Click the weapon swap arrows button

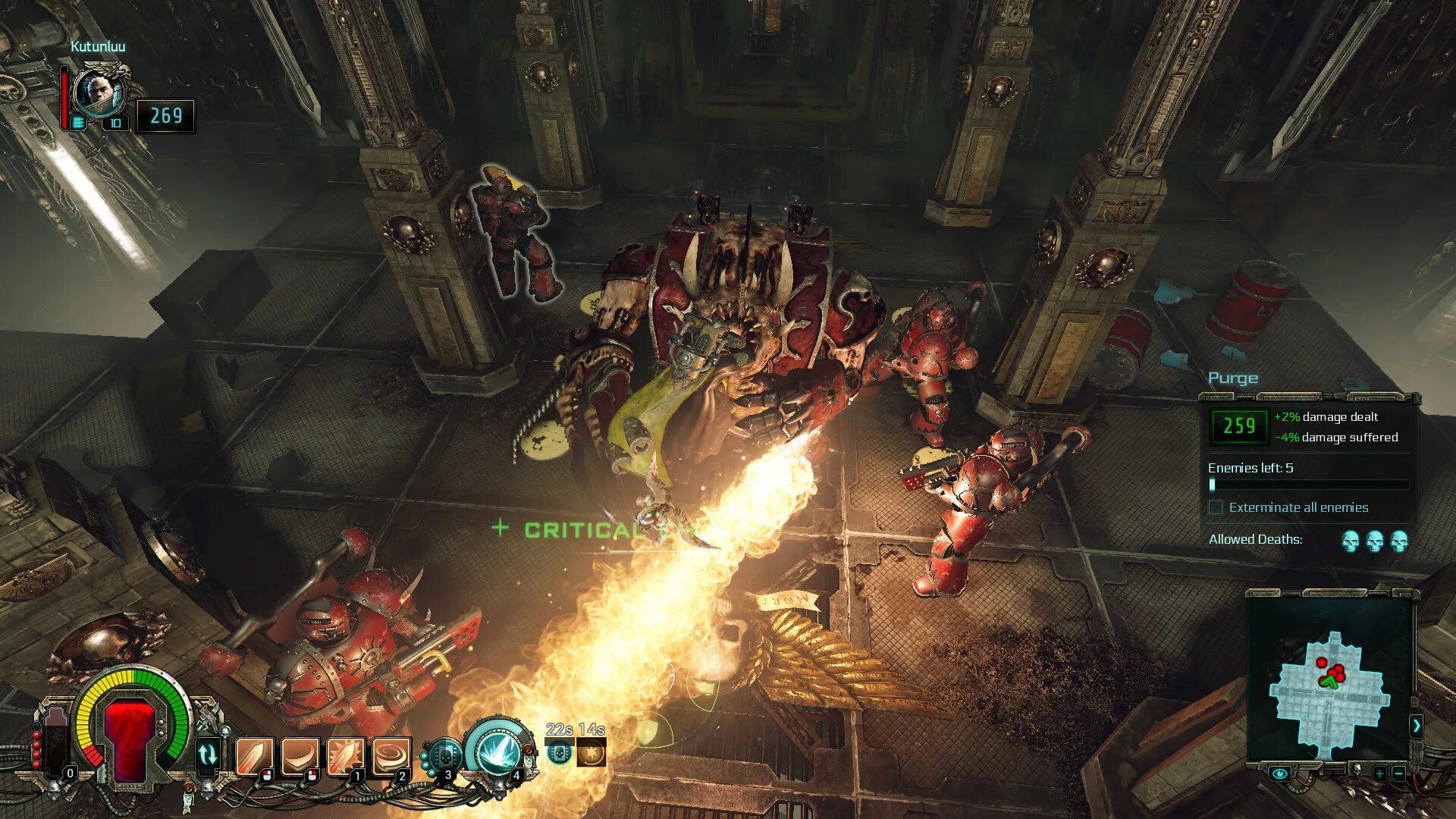pyautogui.click(x=208, y=755)
